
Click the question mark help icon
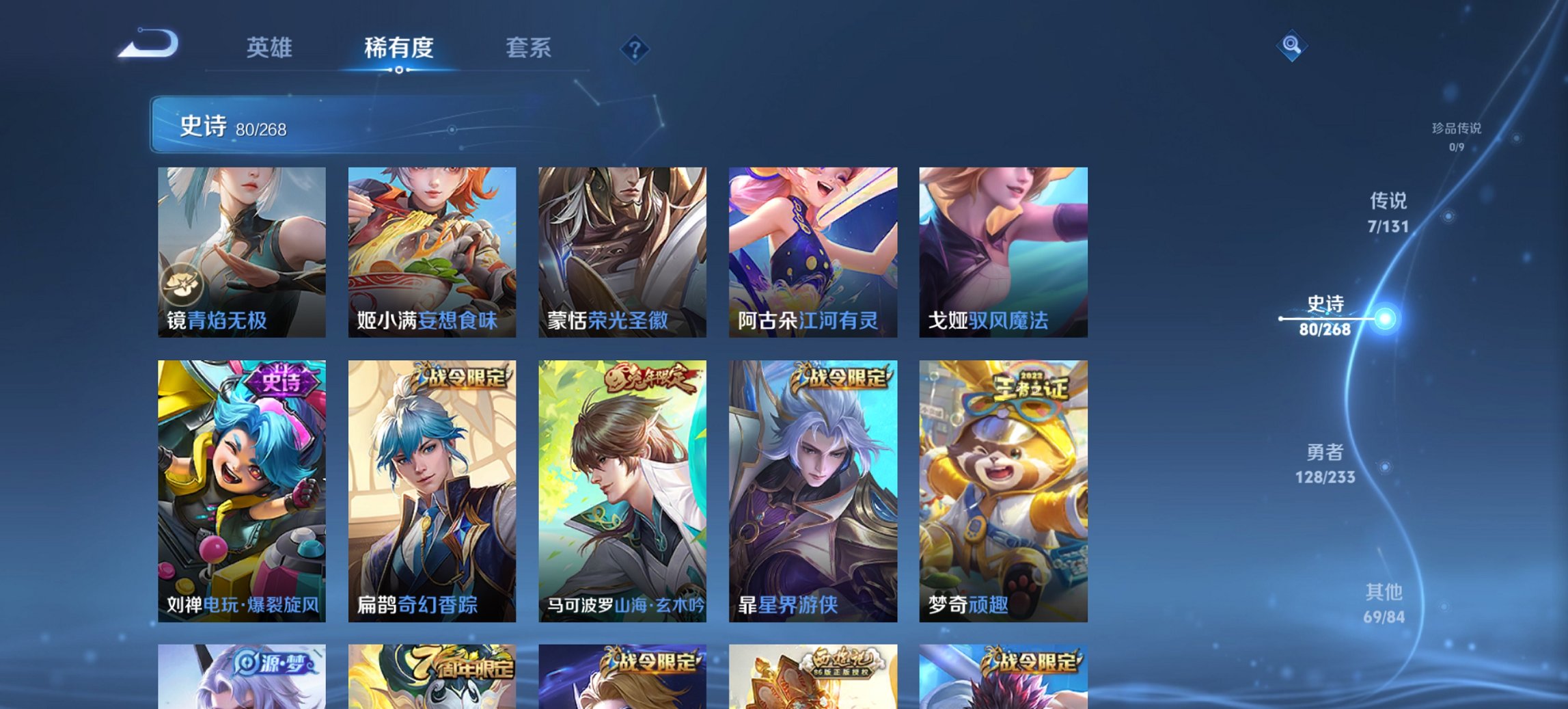634,48
